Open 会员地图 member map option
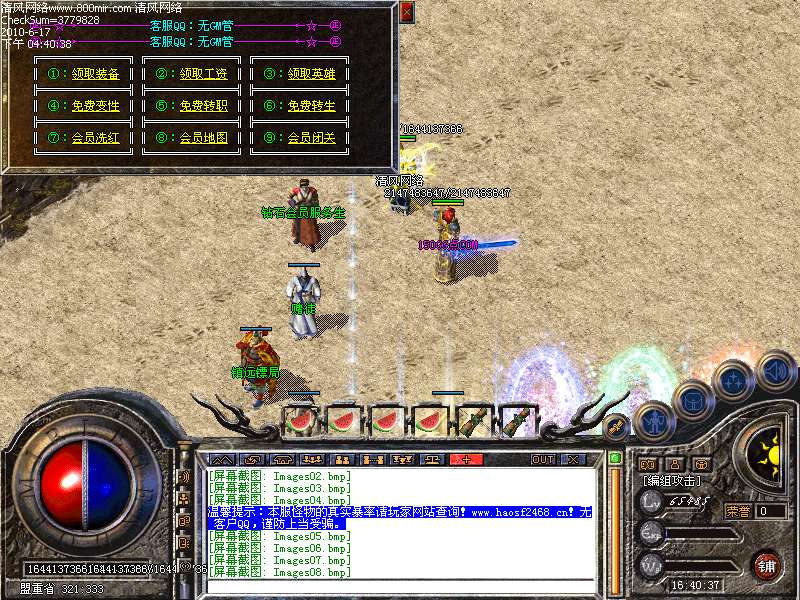Viewport: 800px width, 600px height. click(x=203, y=138)
